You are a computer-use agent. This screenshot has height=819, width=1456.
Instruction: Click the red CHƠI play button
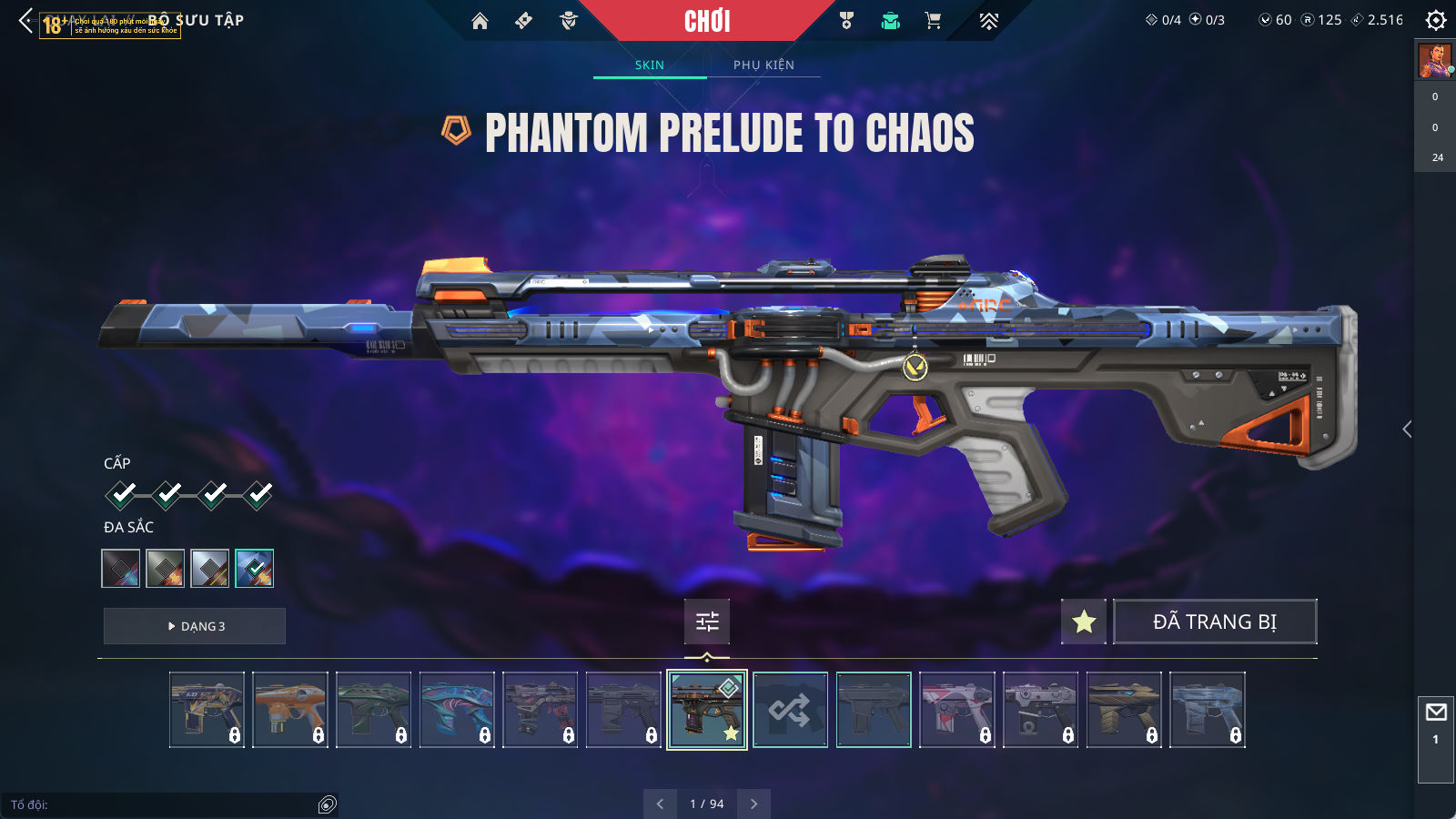[x=707, y=21]
